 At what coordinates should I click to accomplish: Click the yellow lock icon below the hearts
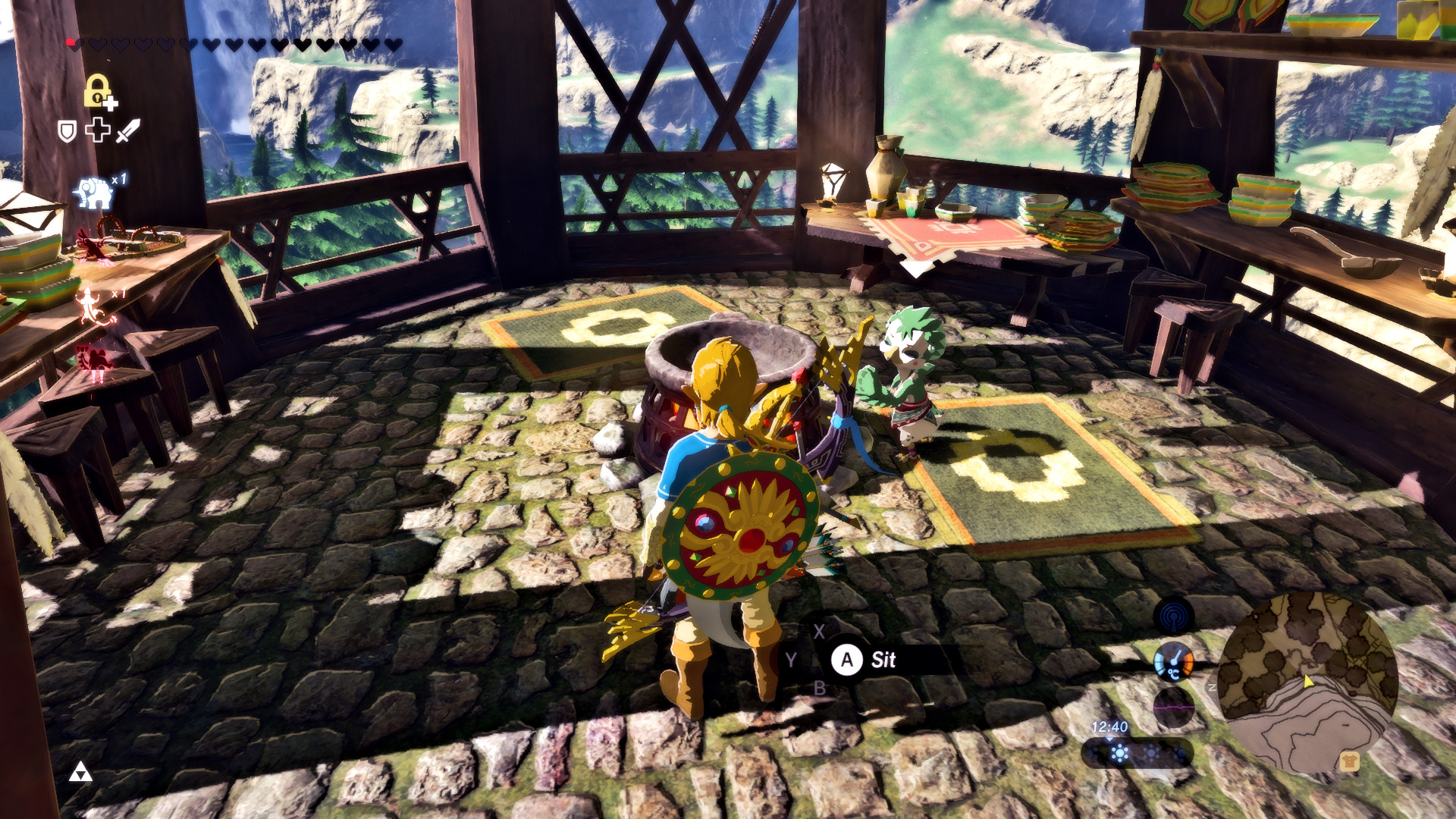97,91
